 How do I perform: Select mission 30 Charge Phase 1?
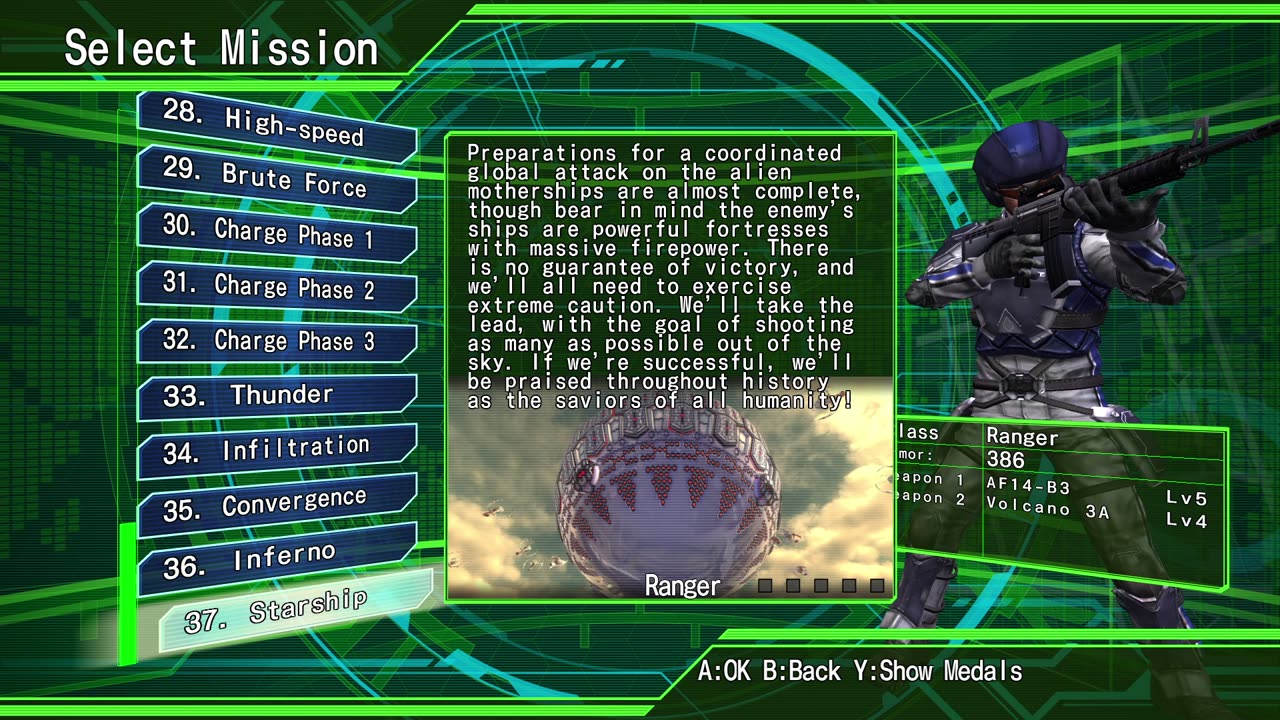(x=276, y=233)
